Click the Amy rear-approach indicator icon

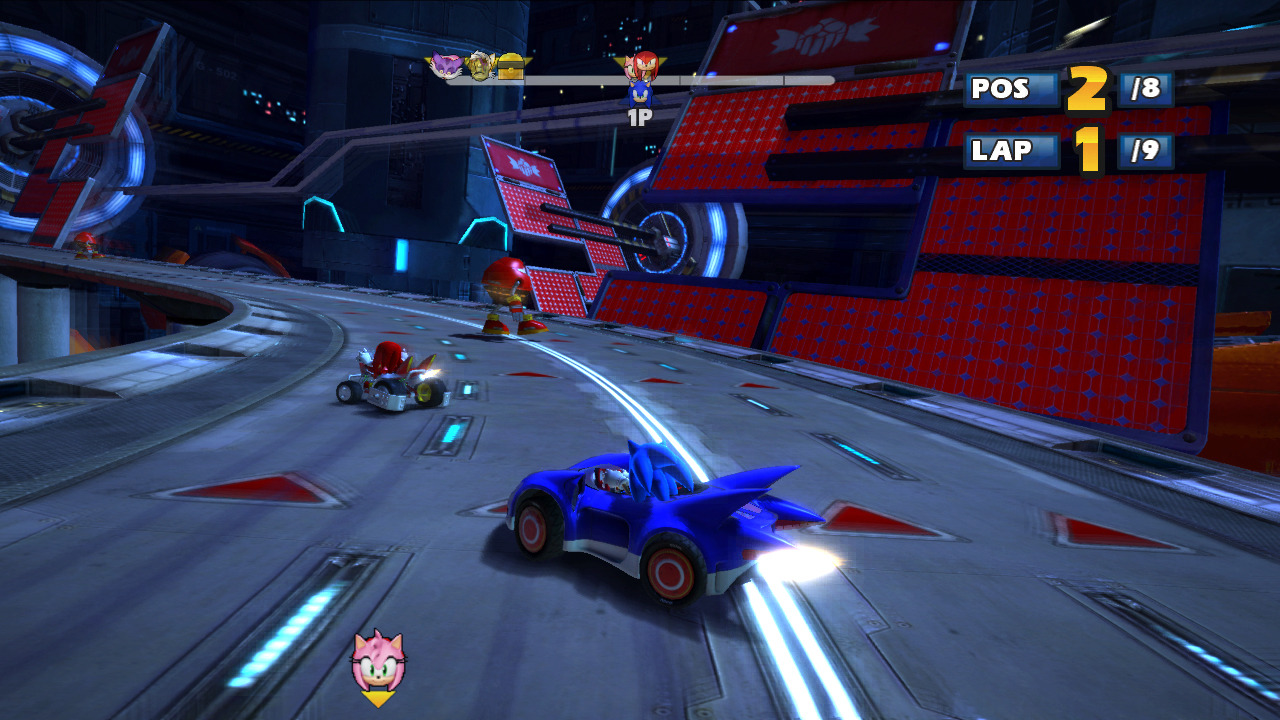click(x=378, y=662)
